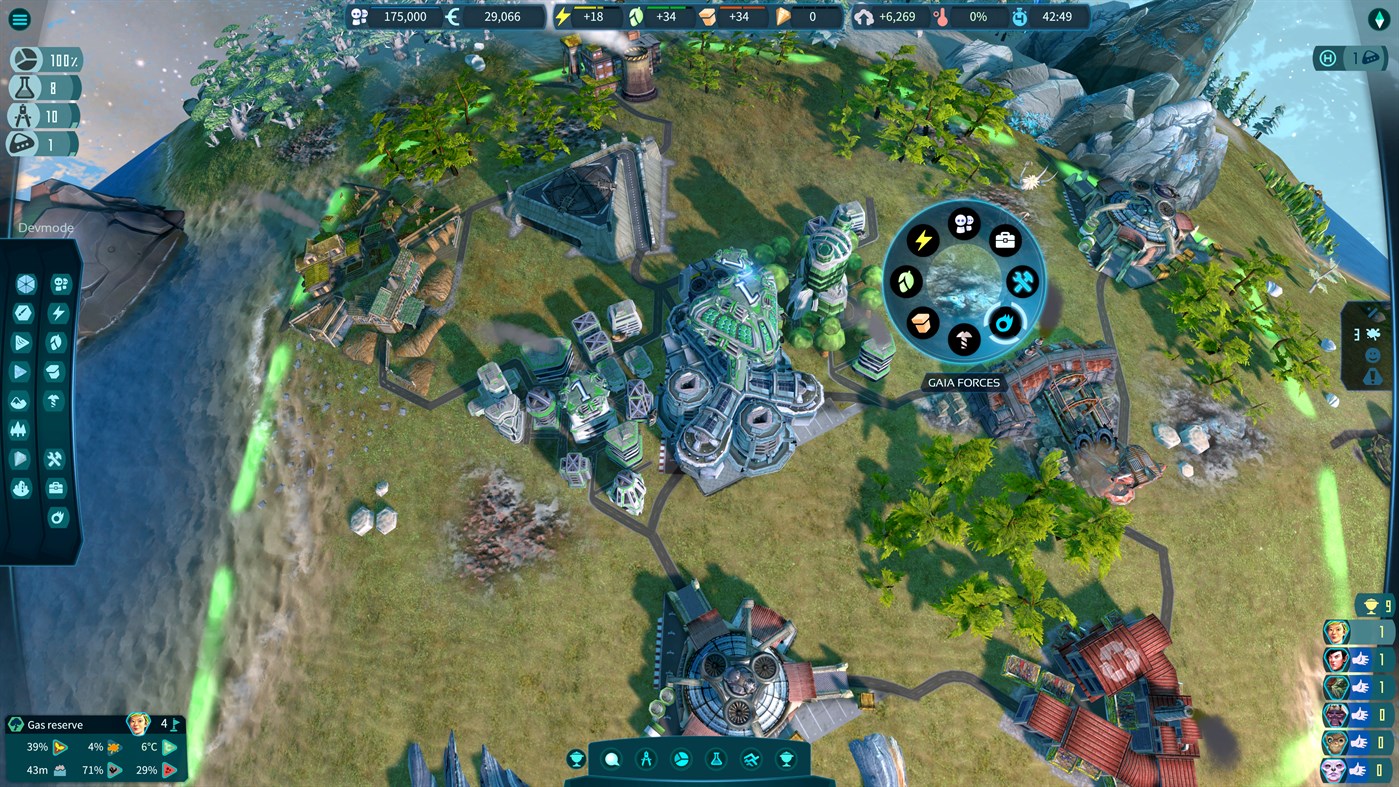
Task: Expand the home planet panel via the H button
Action: (x=1326, y=58)
